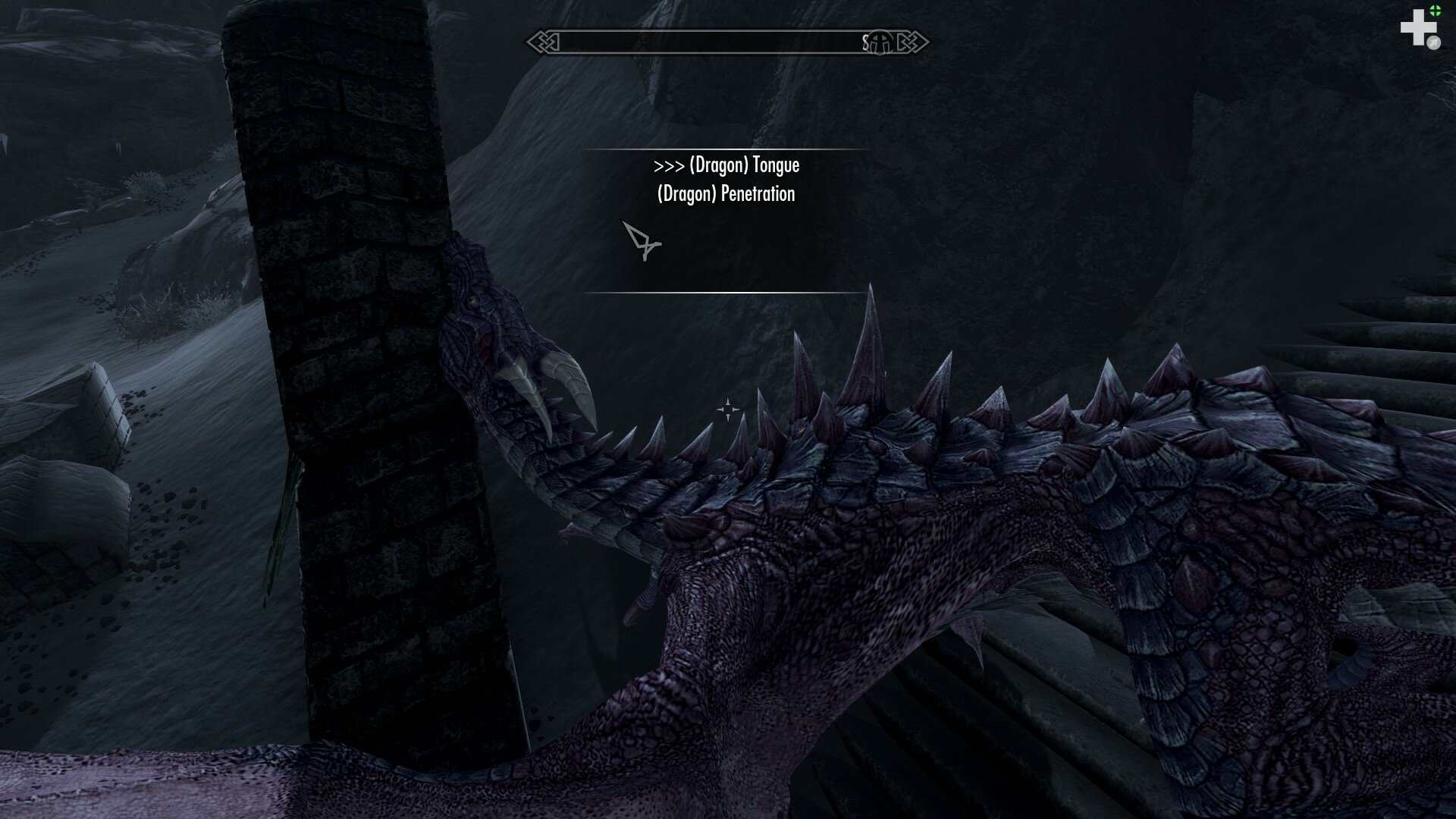Choose the "(Dragon) Penetration" menu option
Viewport: 1456px width, 819px height.
(x=726, y=194)
